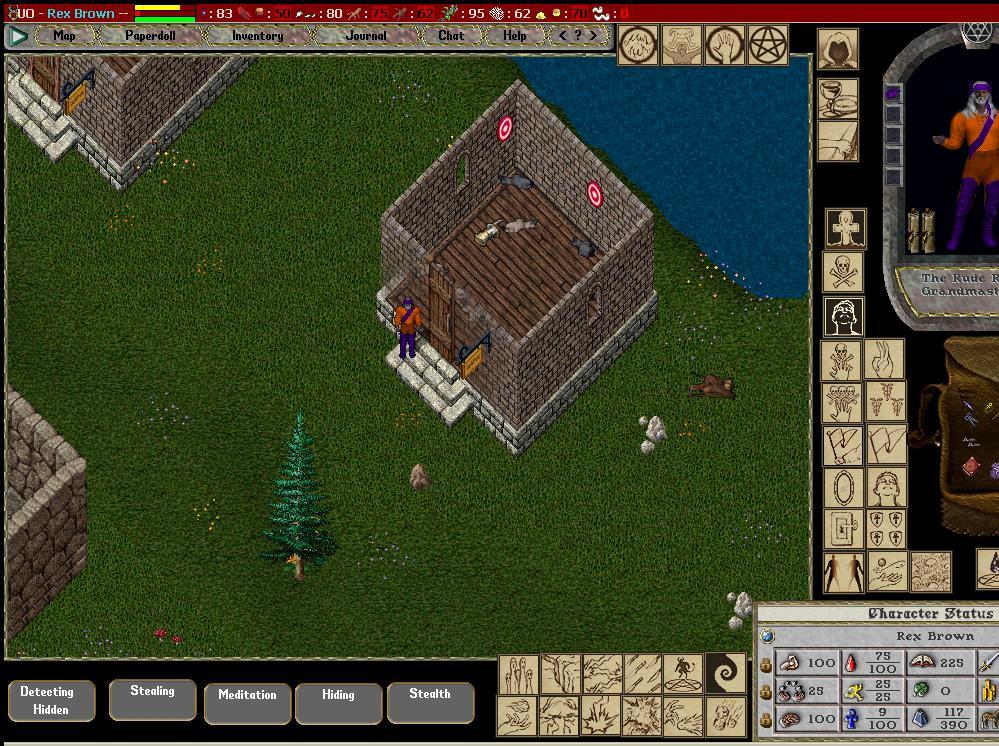Start the Meditation skill
The width and height of the screenshot is (999, 746).
point(247,702)
